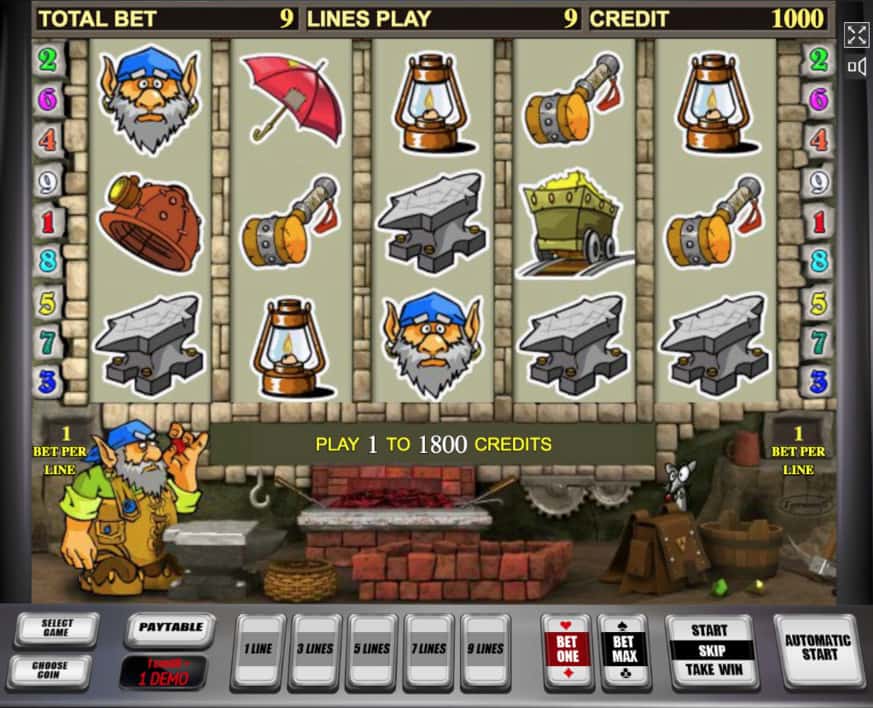Screen dimensions: 873x708
Task: Pick the 9 Lines button
Action: (486, 650)
